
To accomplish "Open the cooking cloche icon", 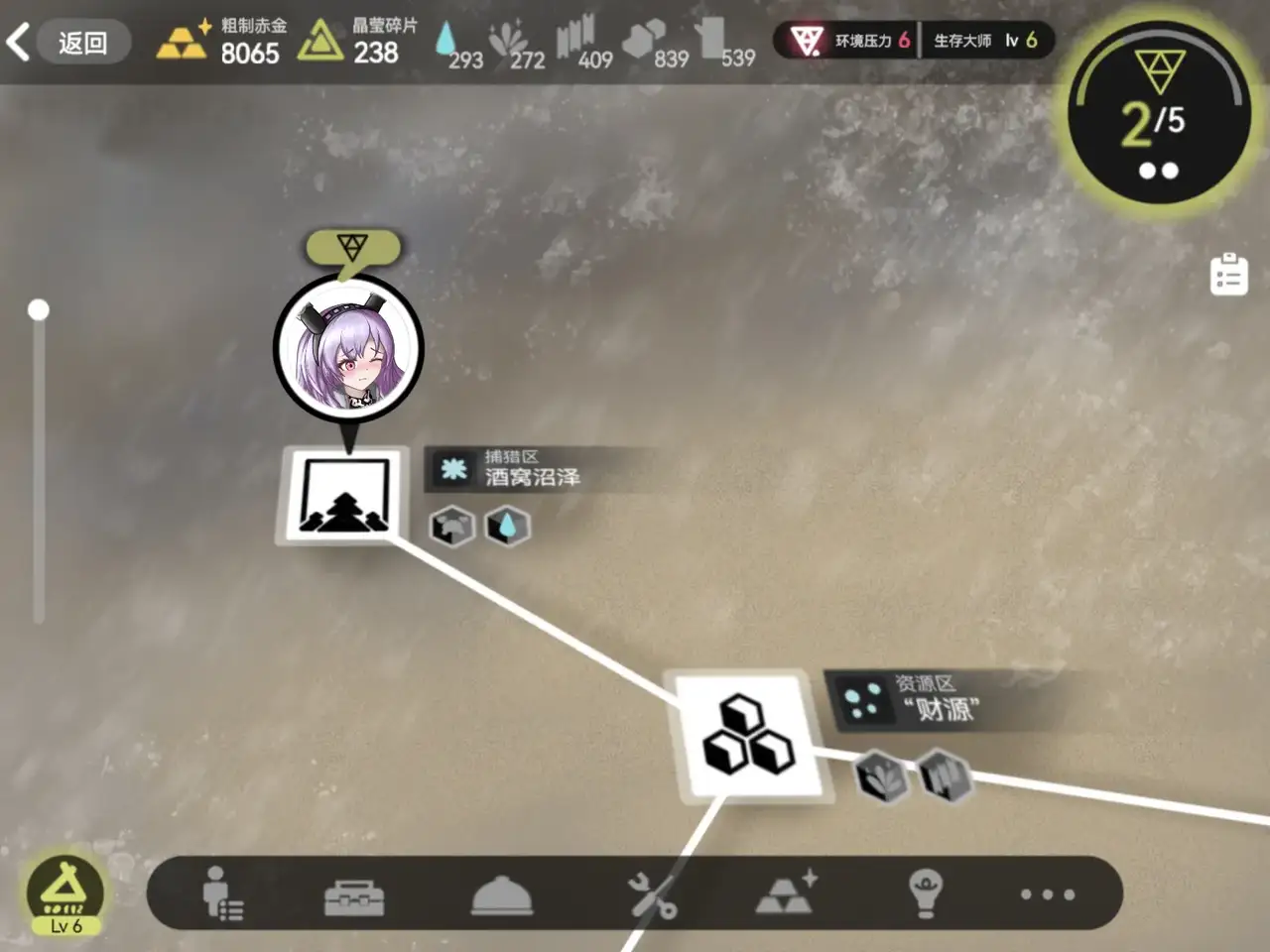I will pos(501,895).
